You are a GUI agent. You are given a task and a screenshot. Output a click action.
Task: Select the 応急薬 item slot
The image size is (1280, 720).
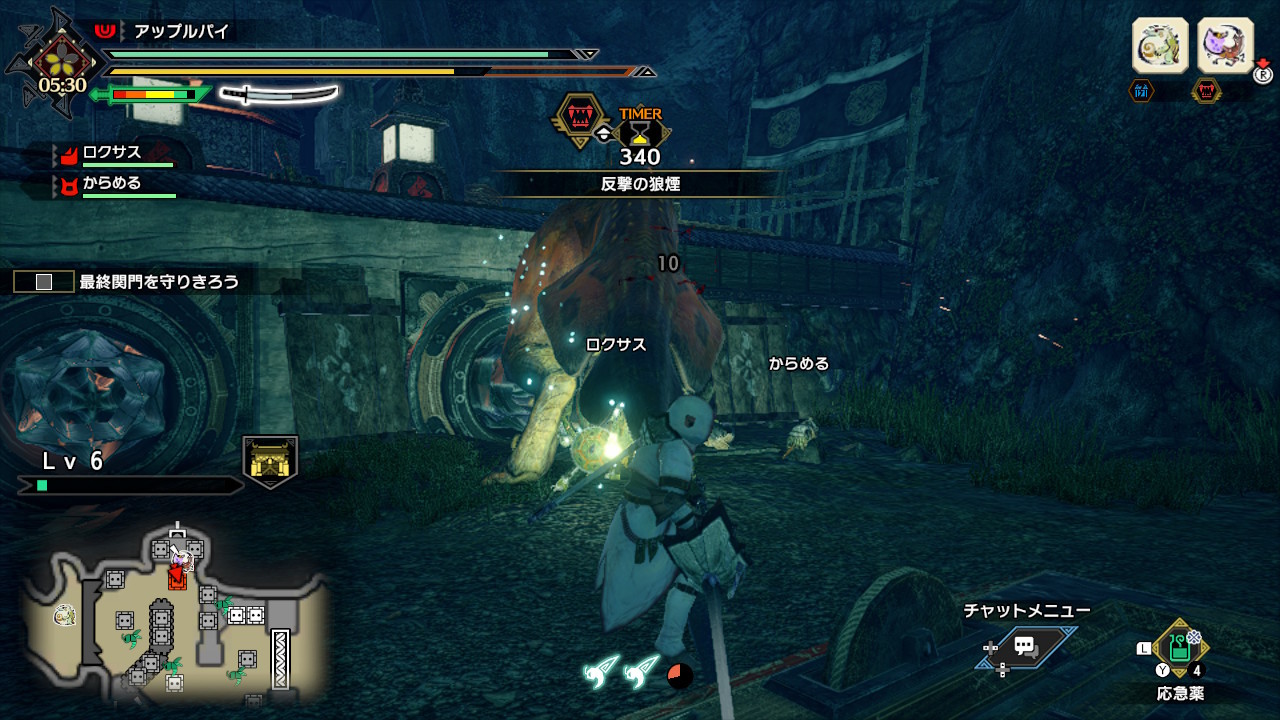pos(1180,647)
